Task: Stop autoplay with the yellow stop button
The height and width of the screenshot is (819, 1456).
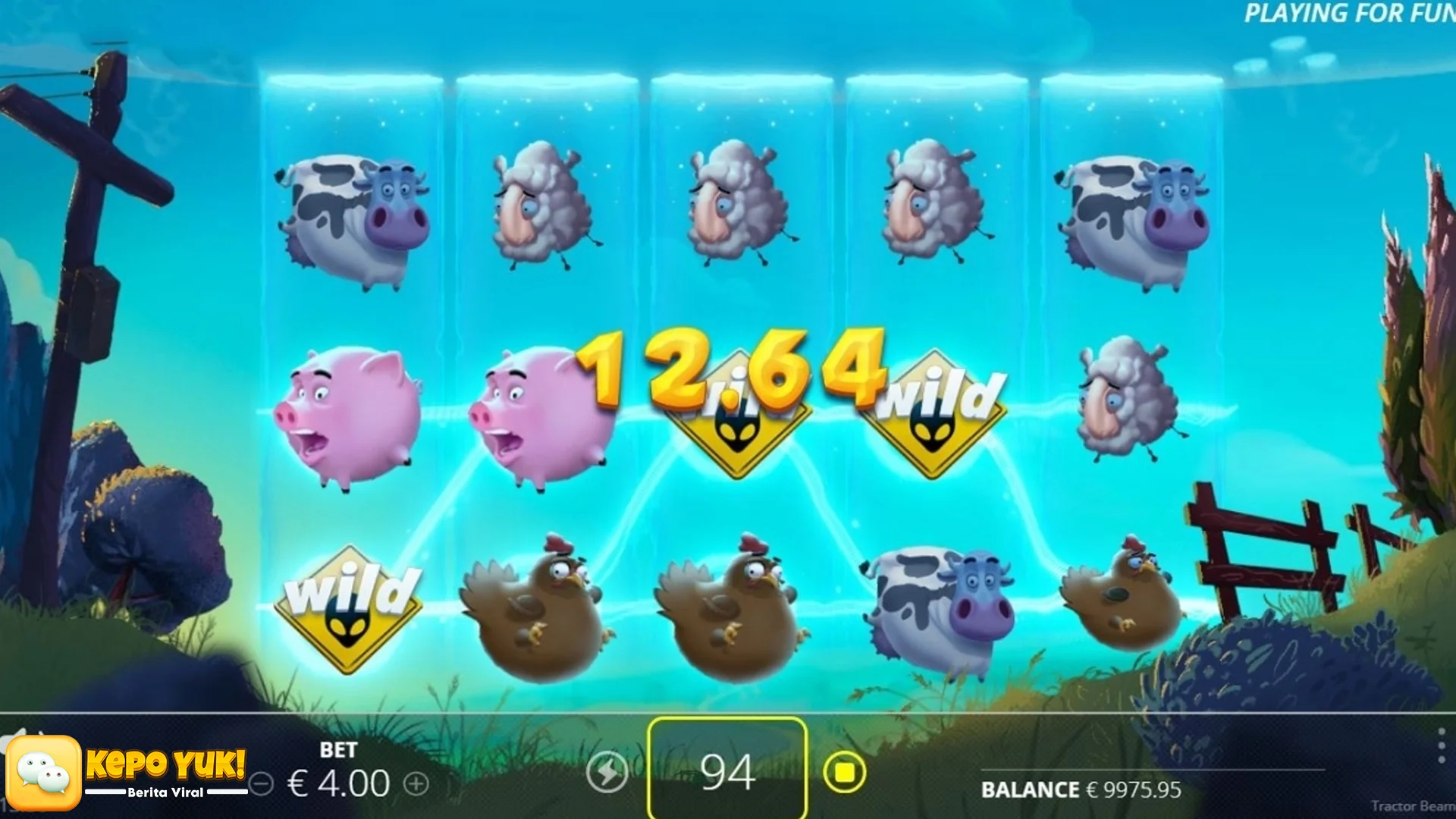Action: (x=844, y=773)
